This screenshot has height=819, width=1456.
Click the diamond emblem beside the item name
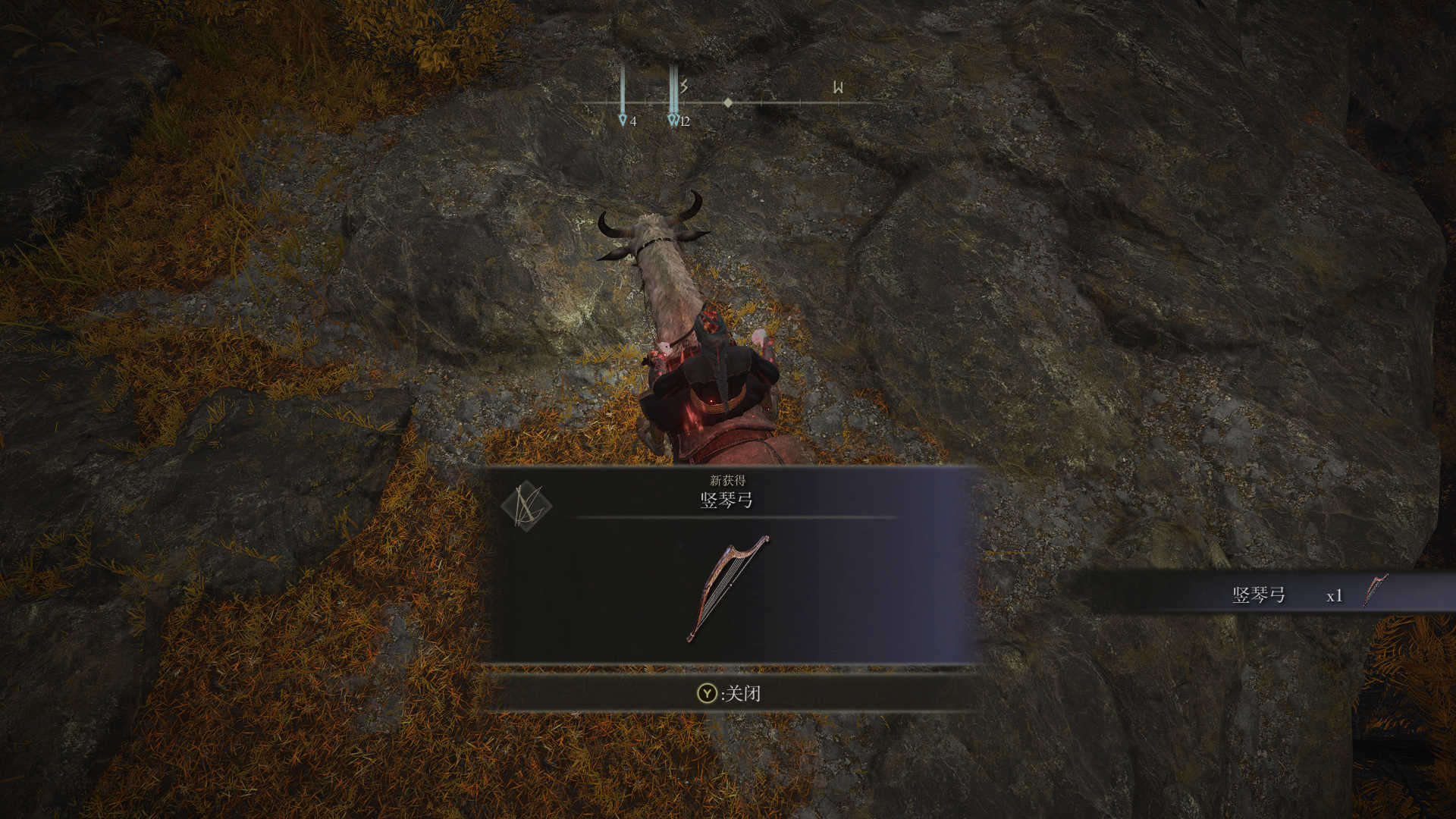[x=526, y=507]
